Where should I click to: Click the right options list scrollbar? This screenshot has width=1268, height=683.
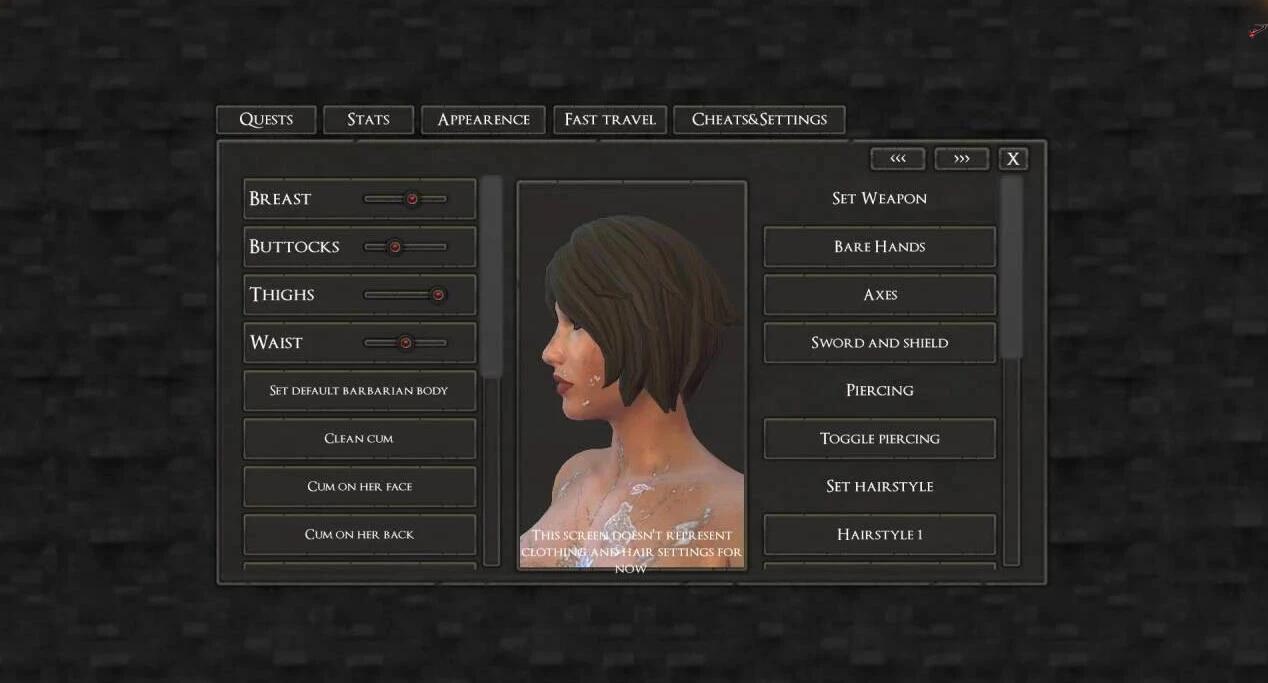pos(1012,268)
